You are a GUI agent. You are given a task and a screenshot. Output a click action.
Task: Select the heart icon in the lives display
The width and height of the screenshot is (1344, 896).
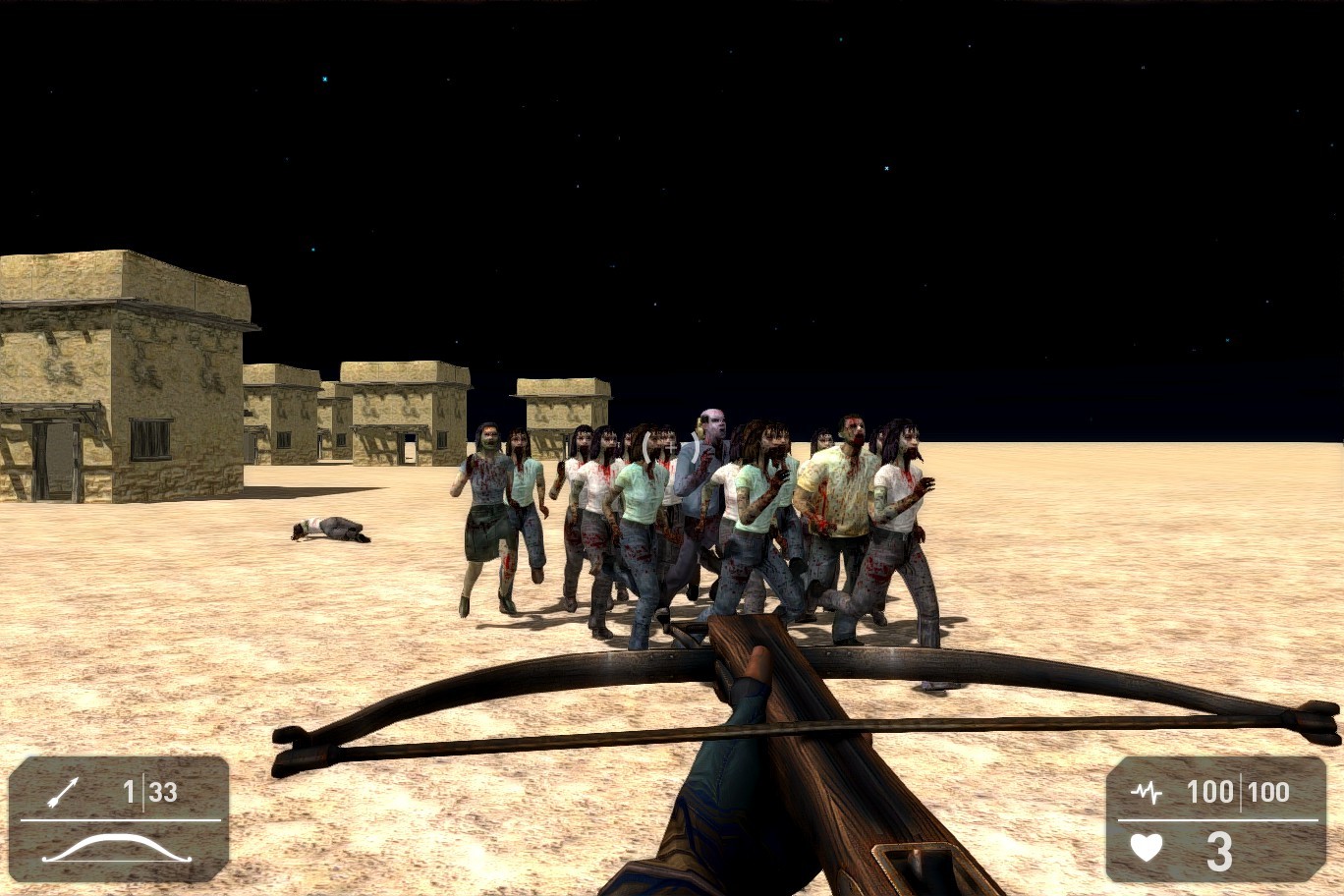click(1148, 849)
